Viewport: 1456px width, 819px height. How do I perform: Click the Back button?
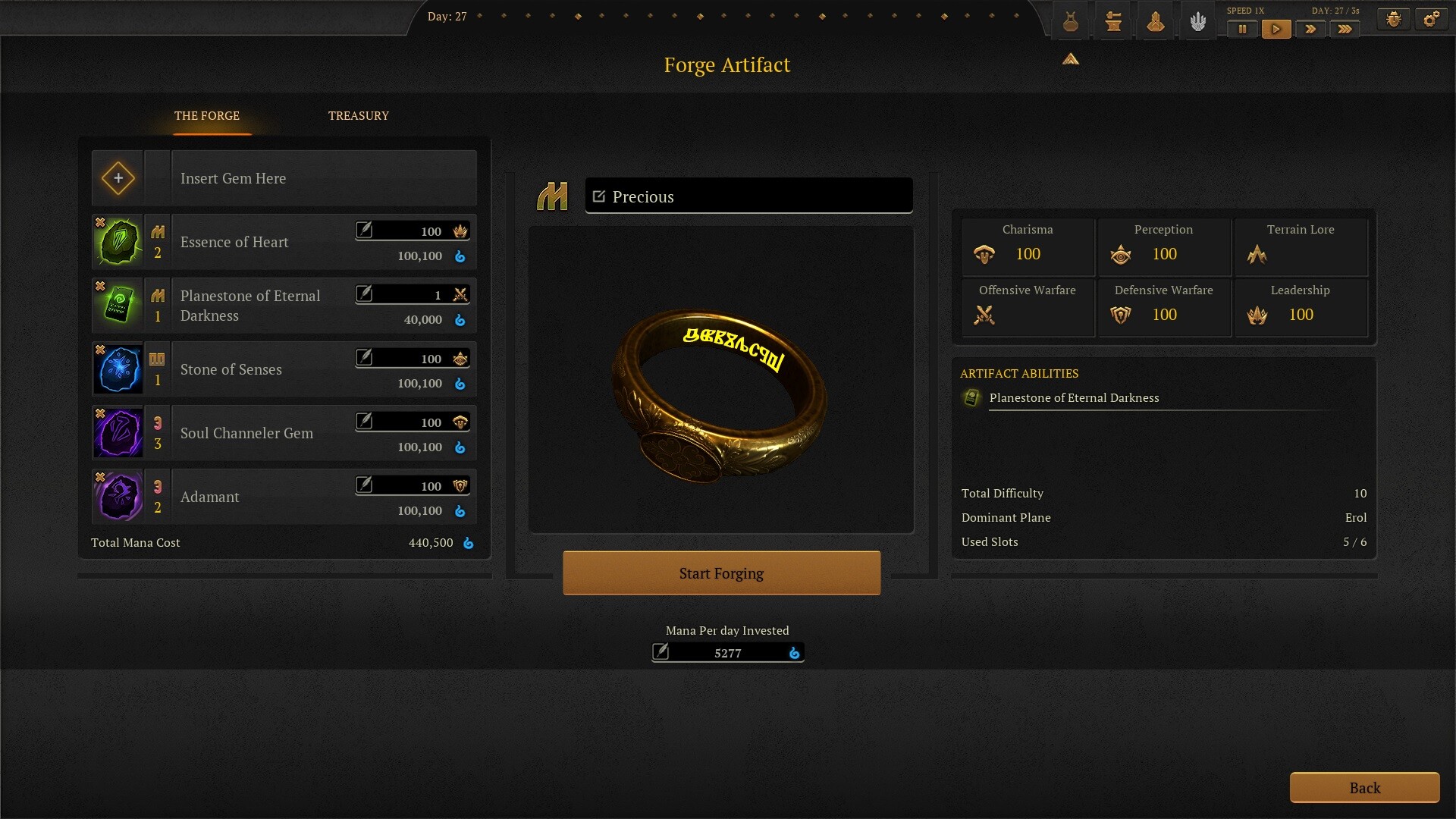1364,787
